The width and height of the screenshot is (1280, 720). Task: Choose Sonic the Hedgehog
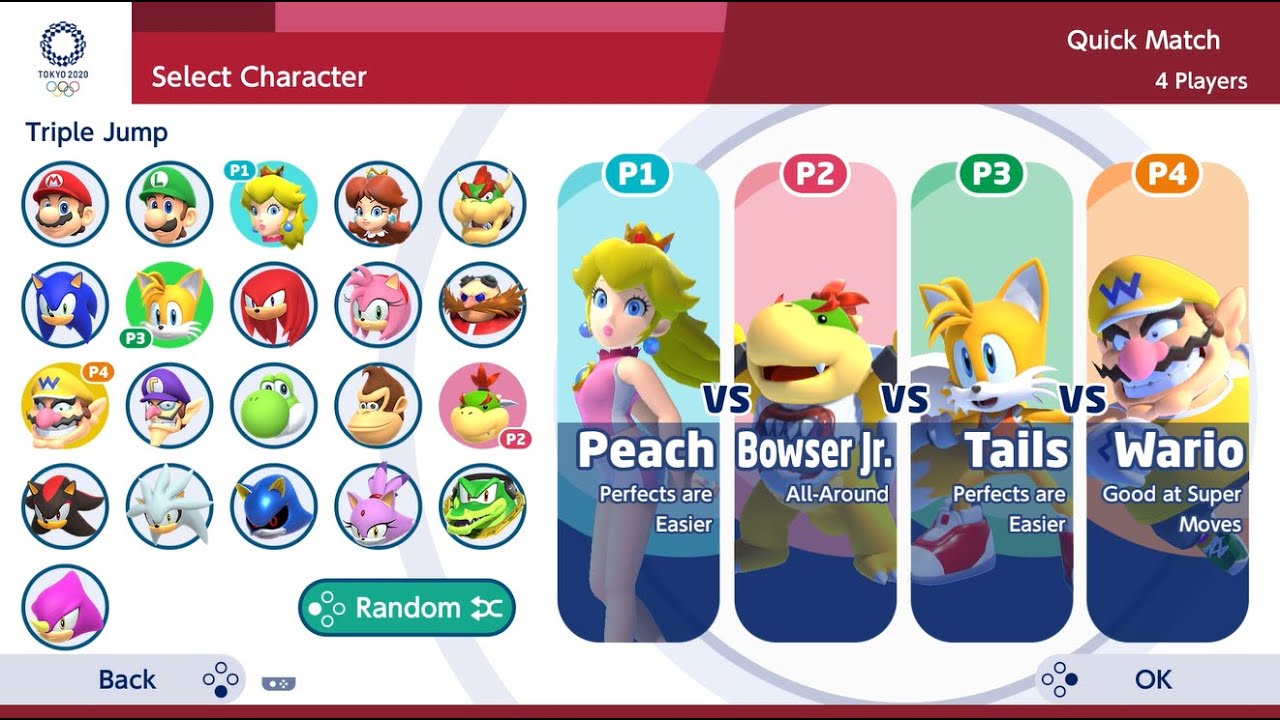pos(65,305)
